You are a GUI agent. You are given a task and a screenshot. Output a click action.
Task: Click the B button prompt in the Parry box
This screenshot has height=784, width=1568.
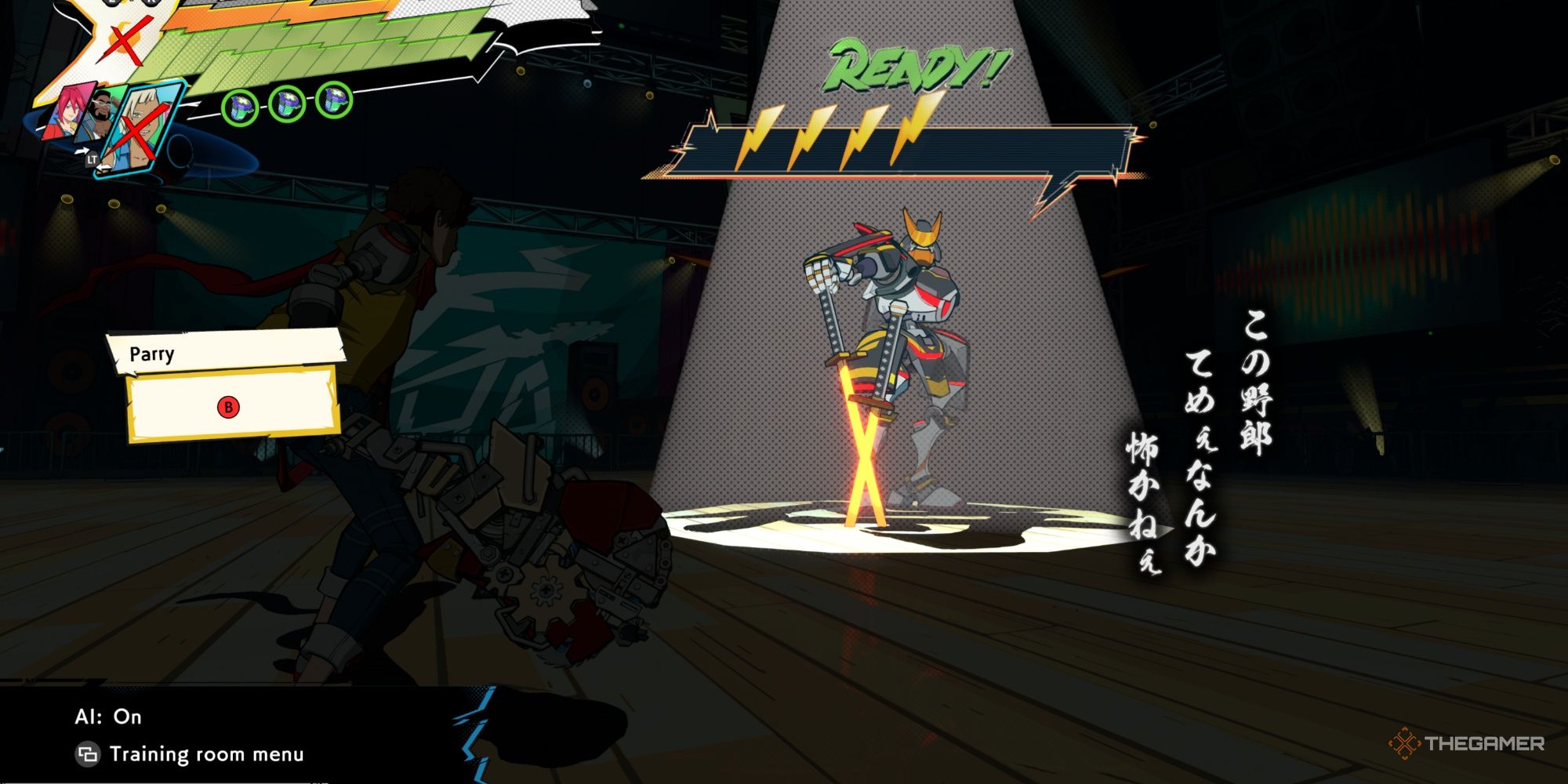pyautogui.click(x=227, y=408)
